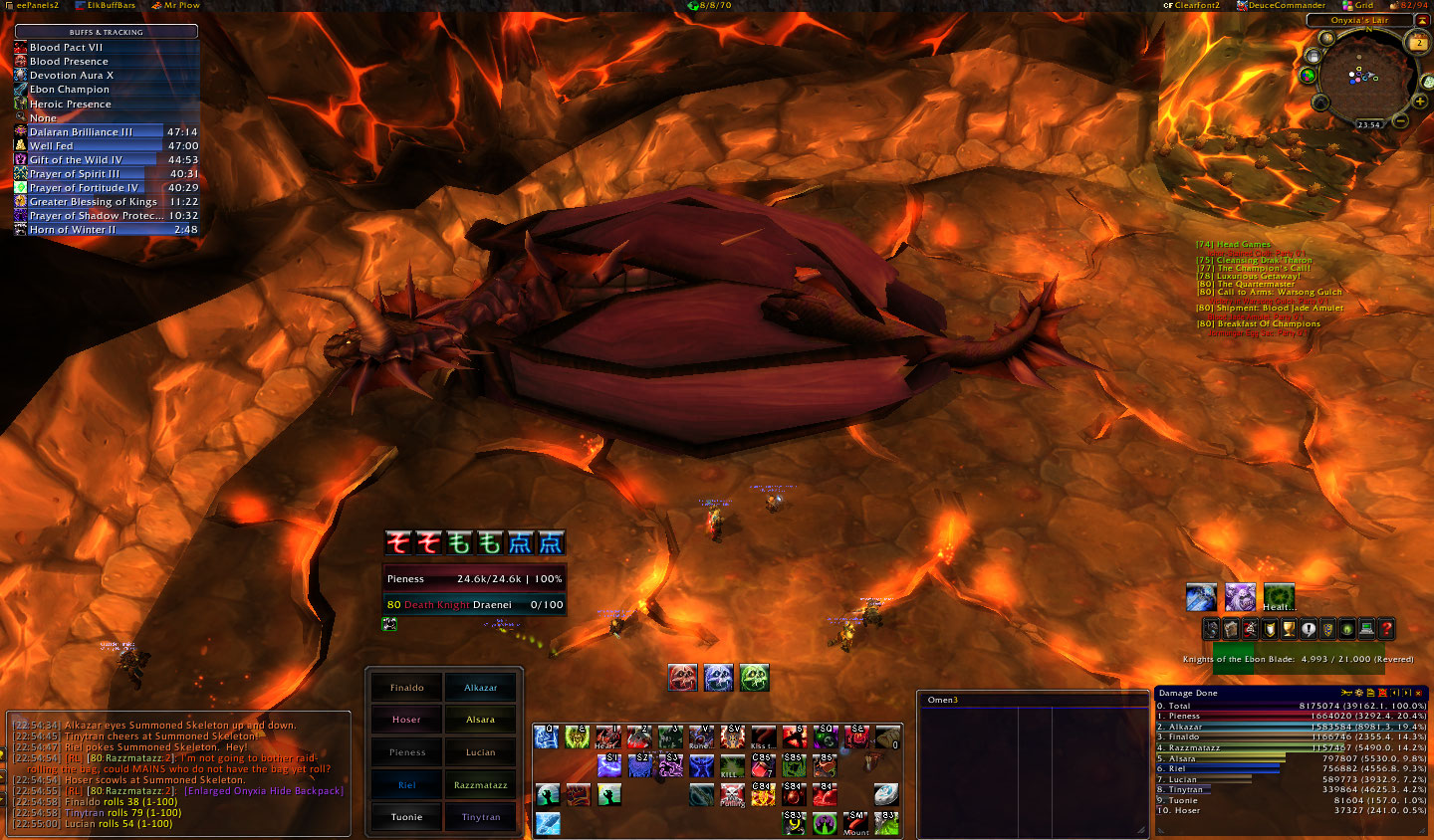The width and height of the screenshot is (1434, 840).
Task: Zoom out the minimap with minus button
Action: tap(1400, 120)
